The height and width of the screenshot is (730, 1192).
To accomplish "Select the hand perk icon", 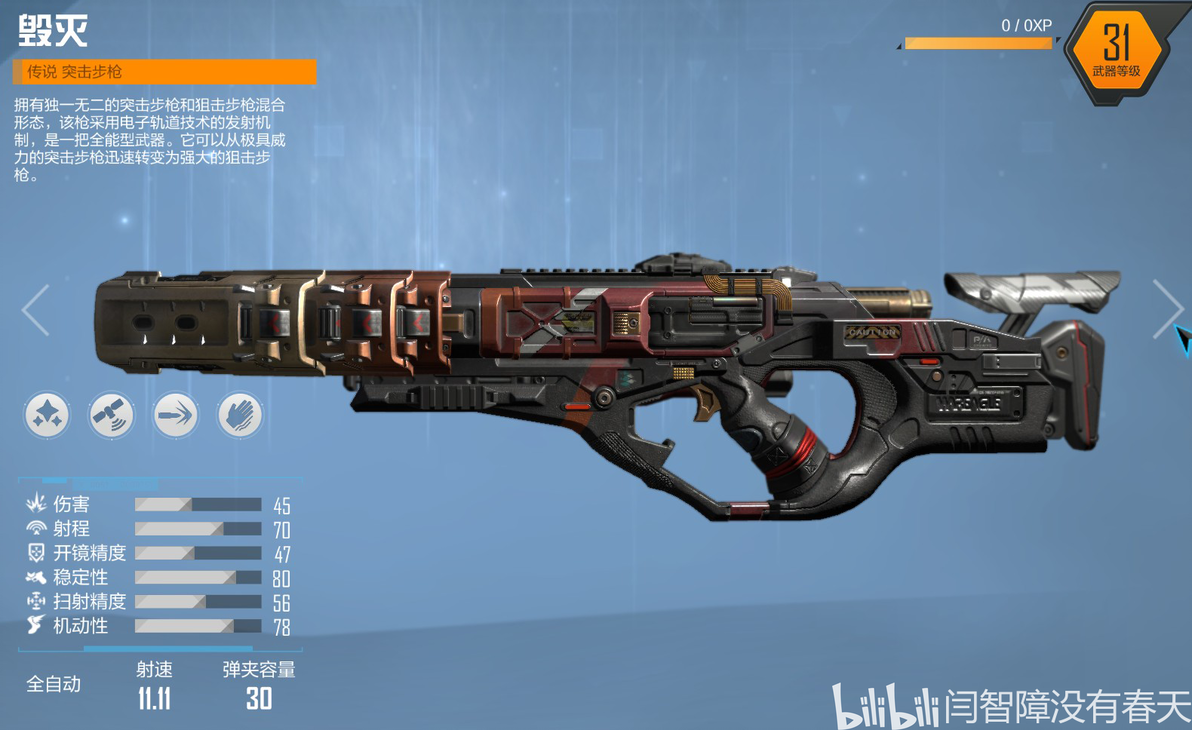I will [240, 414].
